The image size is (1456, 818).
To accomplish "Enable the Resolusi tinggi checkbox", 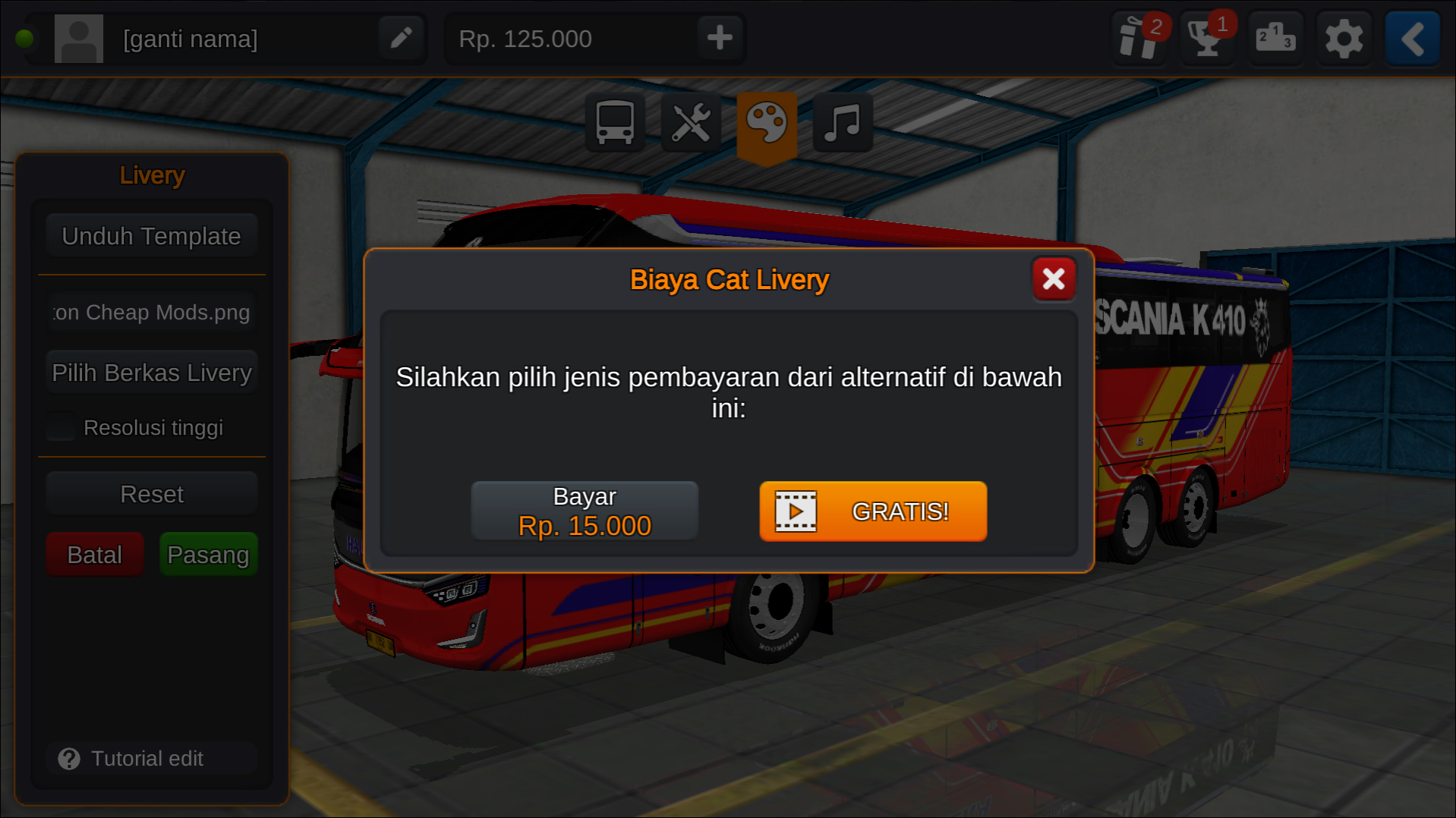I will point(60,427).
